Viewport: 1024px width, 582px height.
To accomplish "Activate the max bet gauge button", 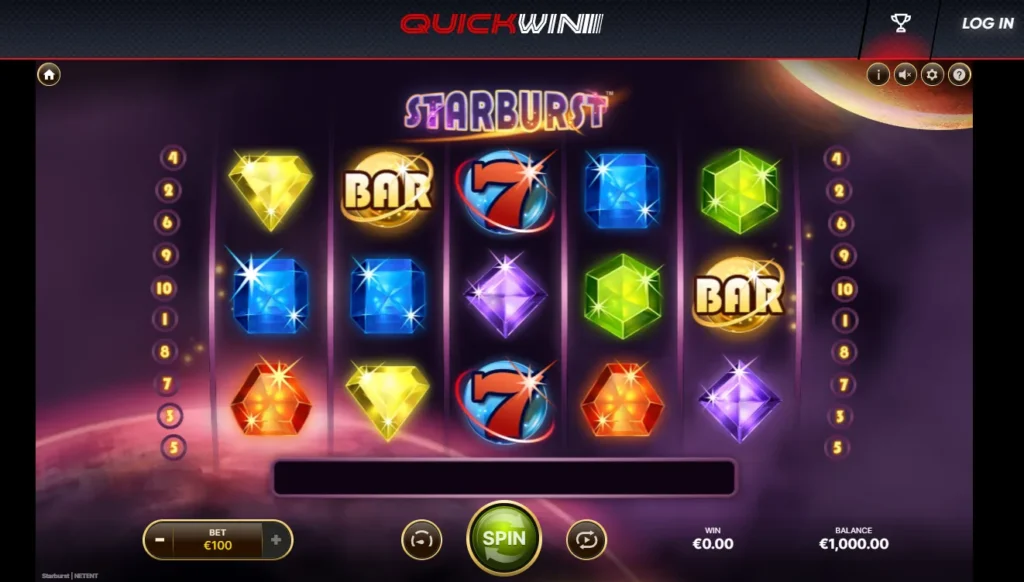I will tap(421, 540).
